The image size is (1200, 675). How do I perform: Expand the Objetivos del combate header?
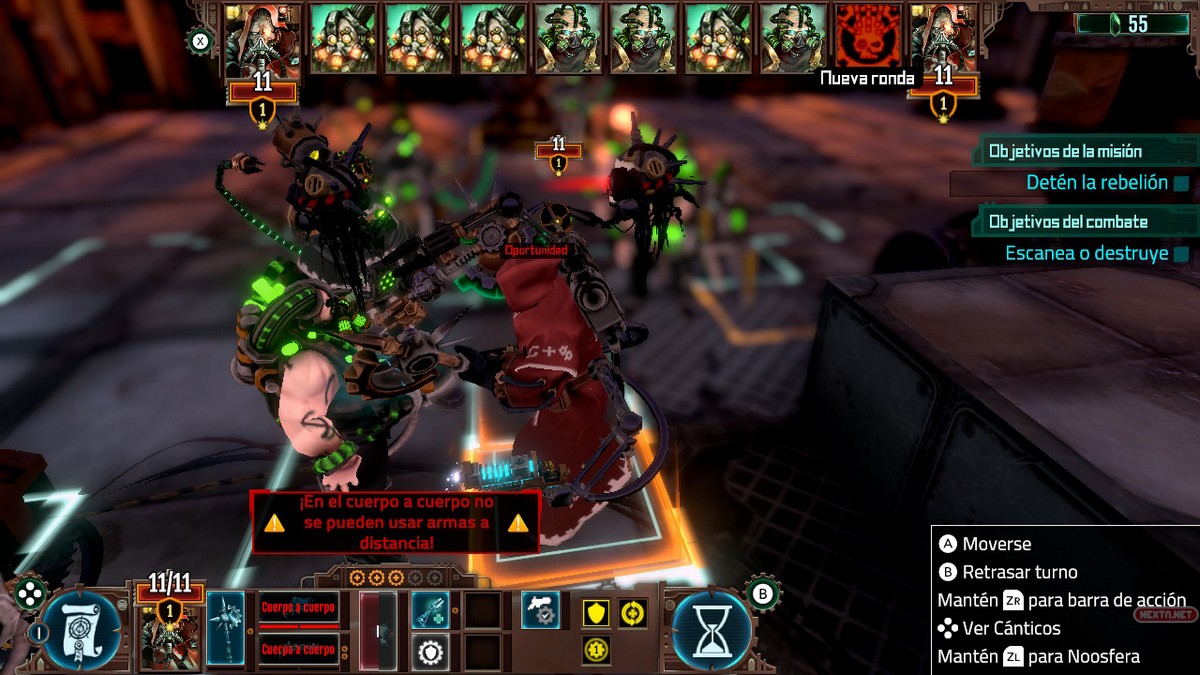(x=1084, y=221)
